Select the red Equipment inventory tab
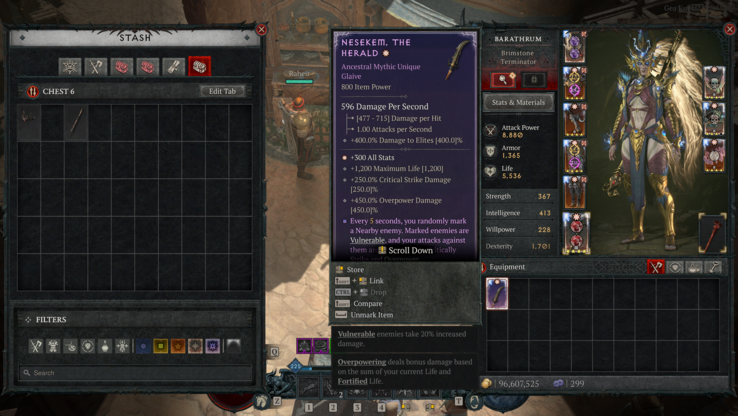The height and width of the screenshot is (416, 738). tap(656, 267)
